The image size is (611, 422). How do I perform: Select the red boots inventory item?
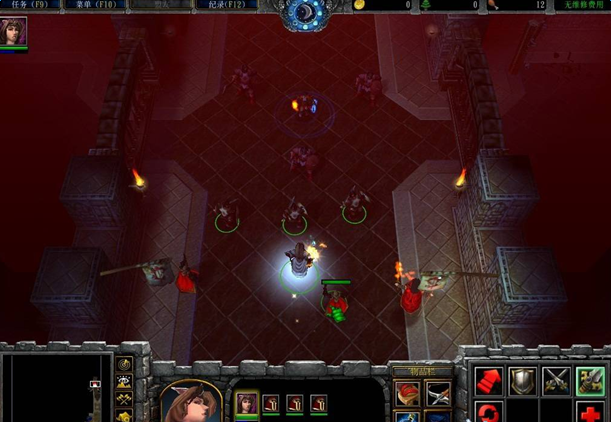[407, 394]
